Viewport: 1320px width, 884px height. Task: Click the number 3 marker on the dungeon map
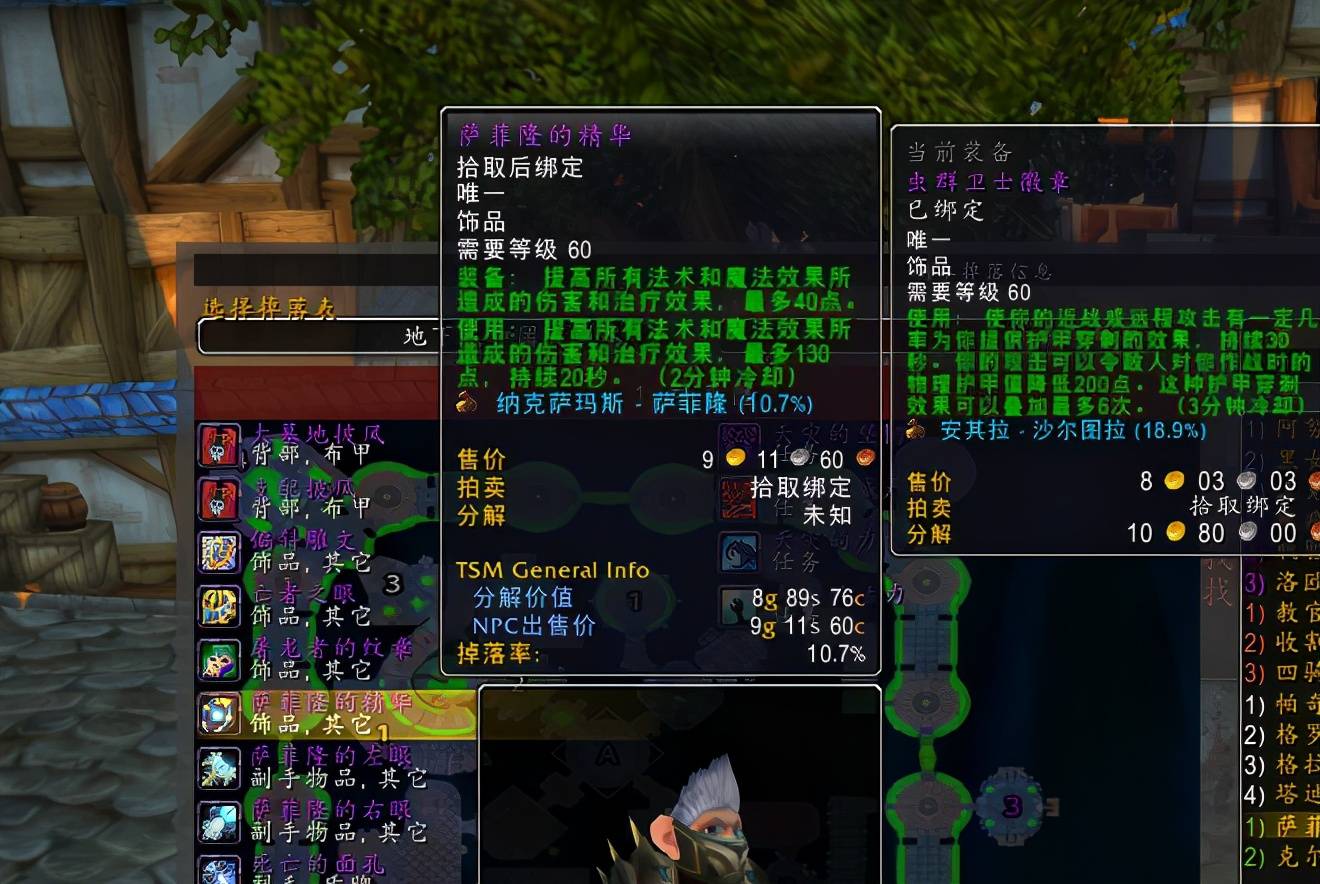click(x=1012, y=806)
